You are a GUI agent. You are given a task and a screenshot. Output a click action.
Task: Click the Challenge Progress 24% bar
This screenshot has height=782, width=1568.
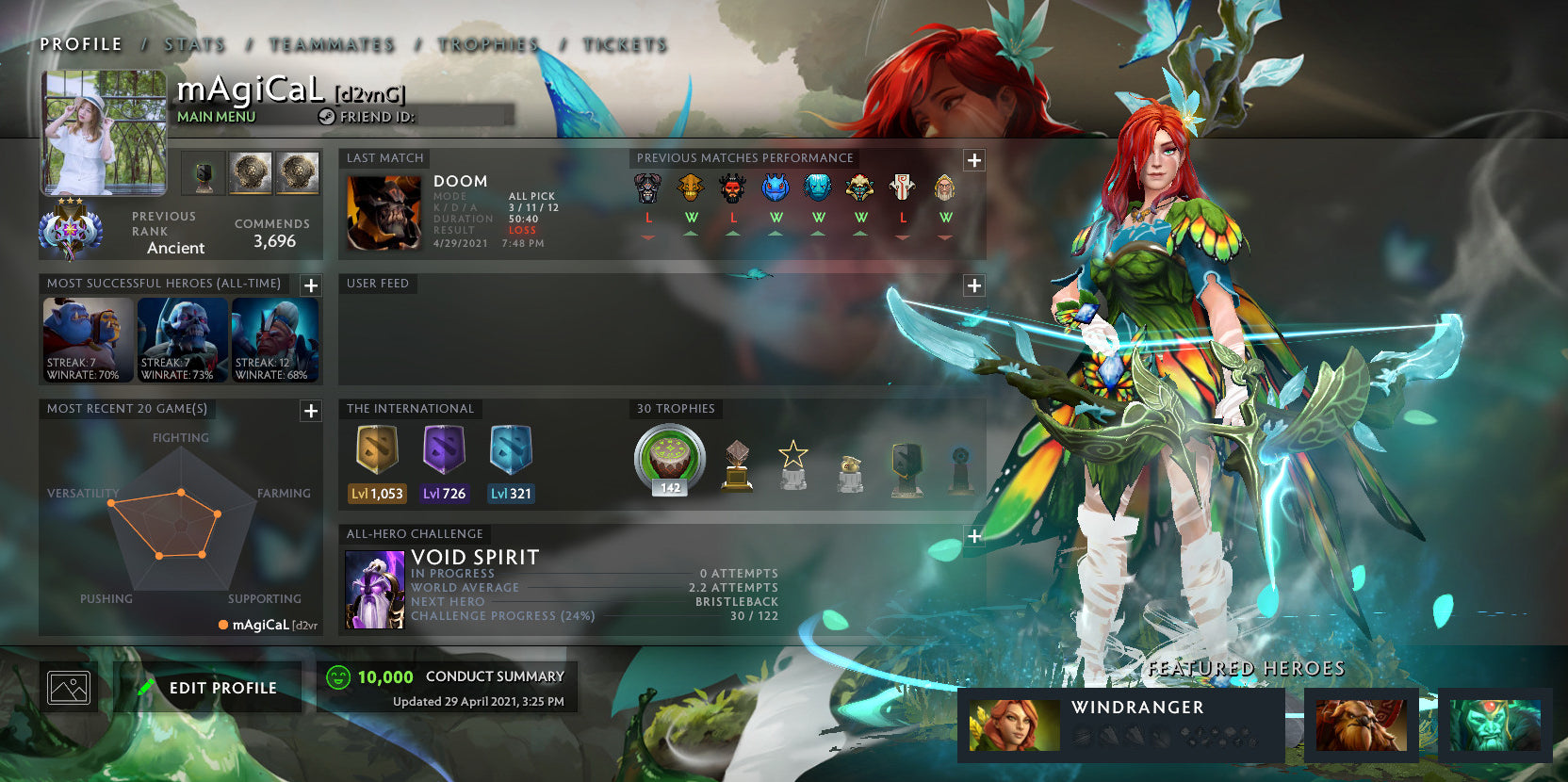click(x=594, y=615)
